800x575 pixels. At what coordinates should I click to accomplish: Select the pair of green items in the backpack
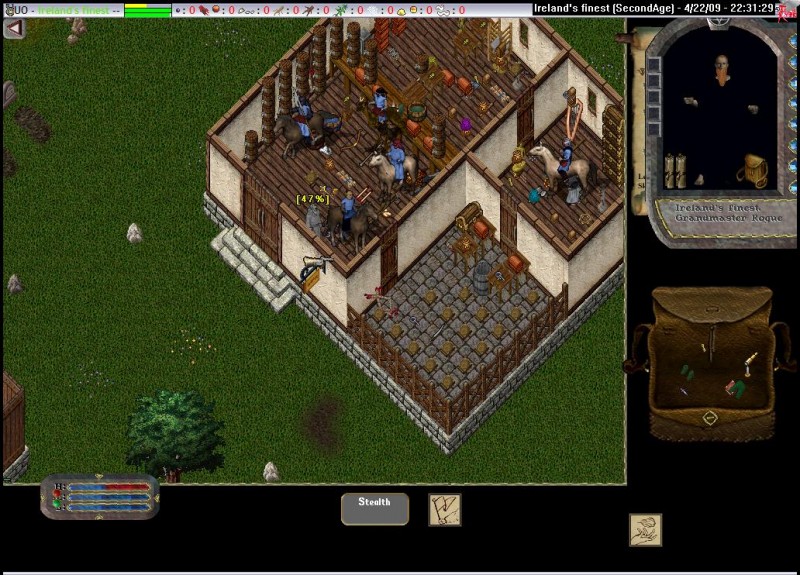(x=686, y=371)
